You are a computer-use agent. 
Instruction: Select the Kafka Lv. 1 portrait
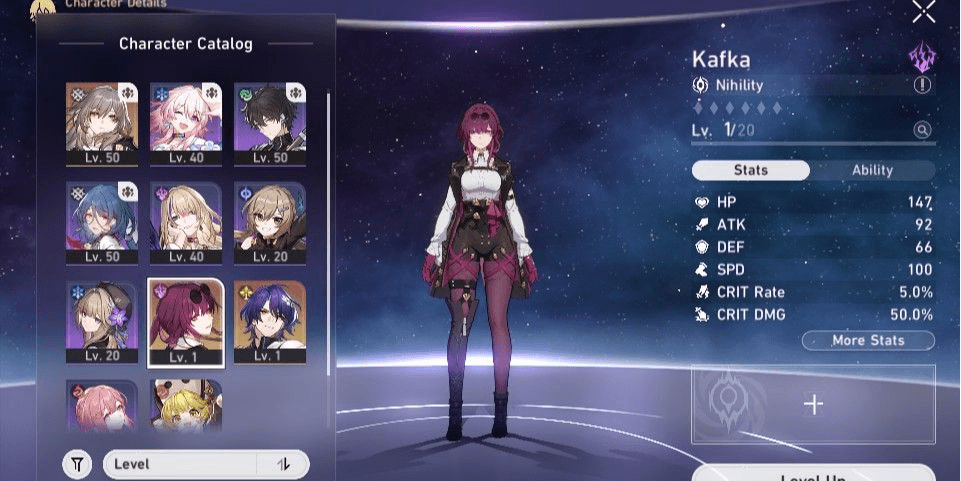[x=186, y=321]
